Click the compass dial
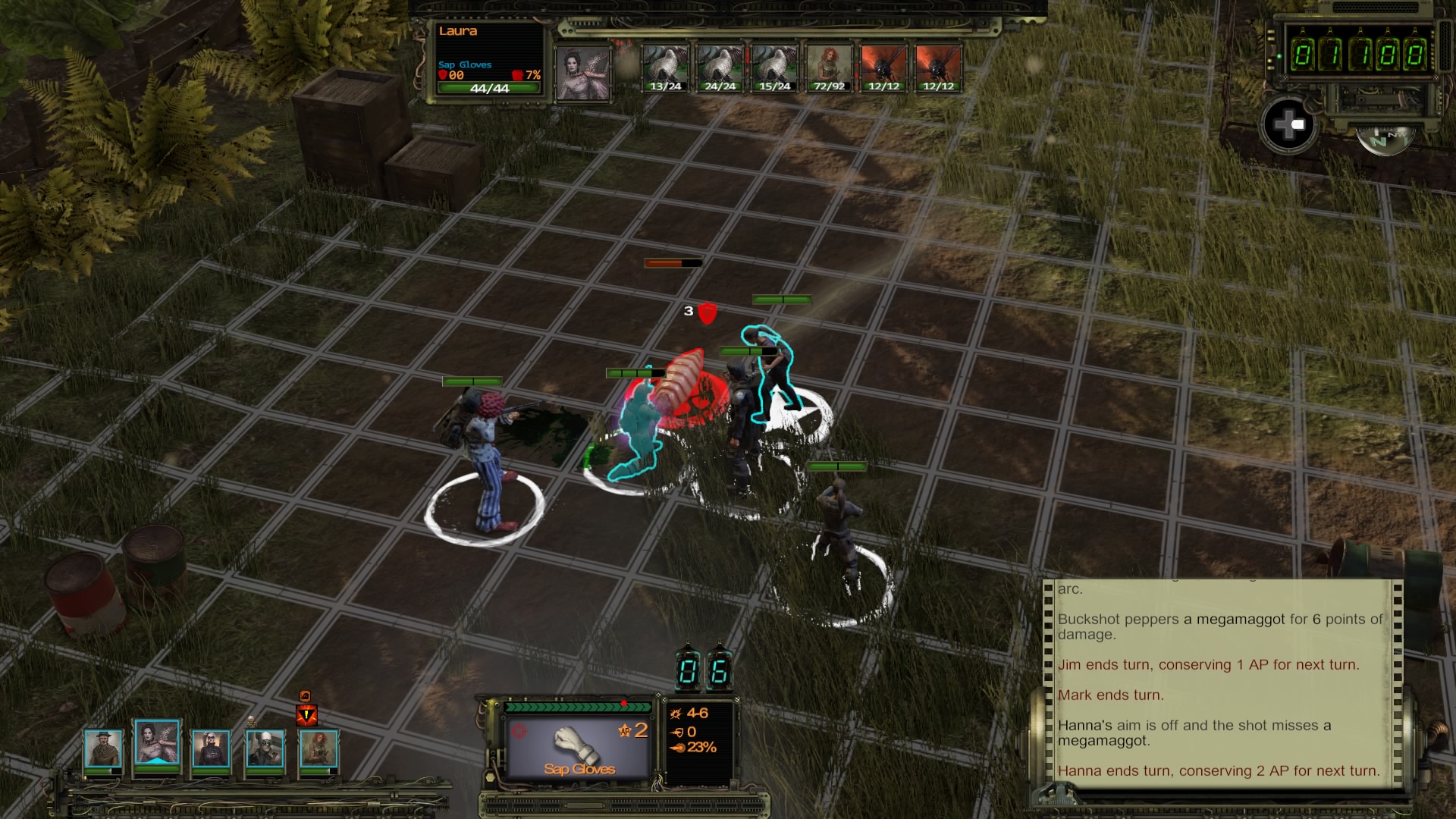The width and height of the screenshot is (1456, 819). point(1383,140)
